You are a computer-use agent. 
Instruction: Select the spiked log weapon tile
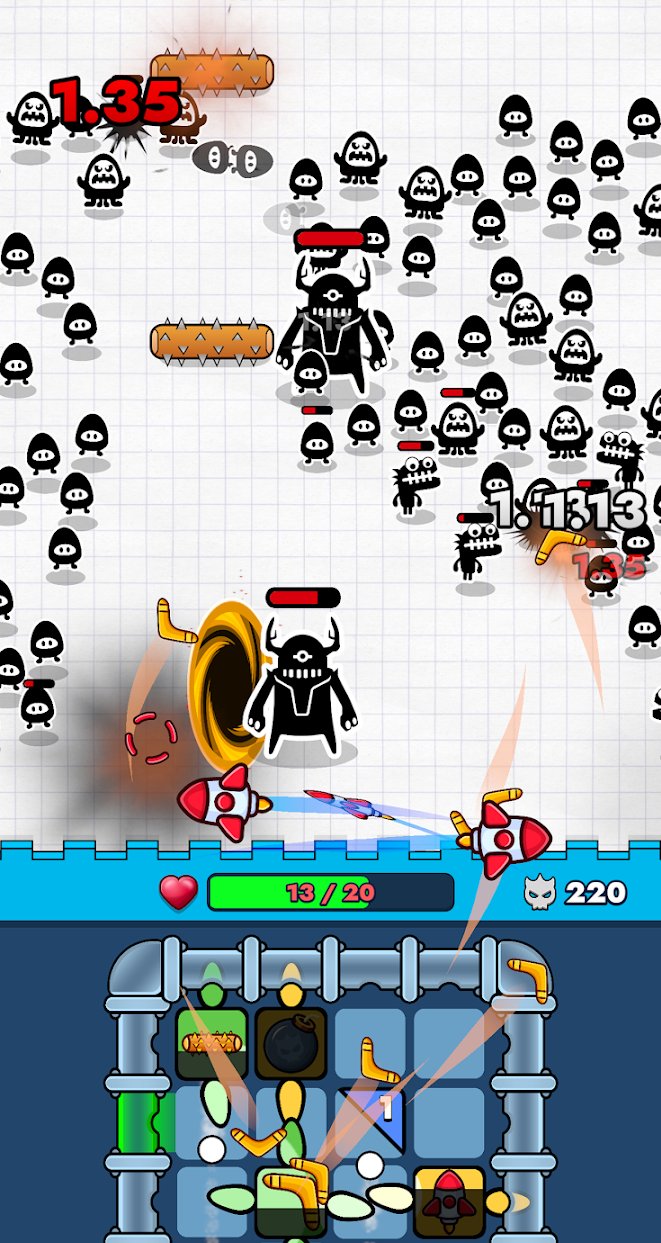(211, 1043)
